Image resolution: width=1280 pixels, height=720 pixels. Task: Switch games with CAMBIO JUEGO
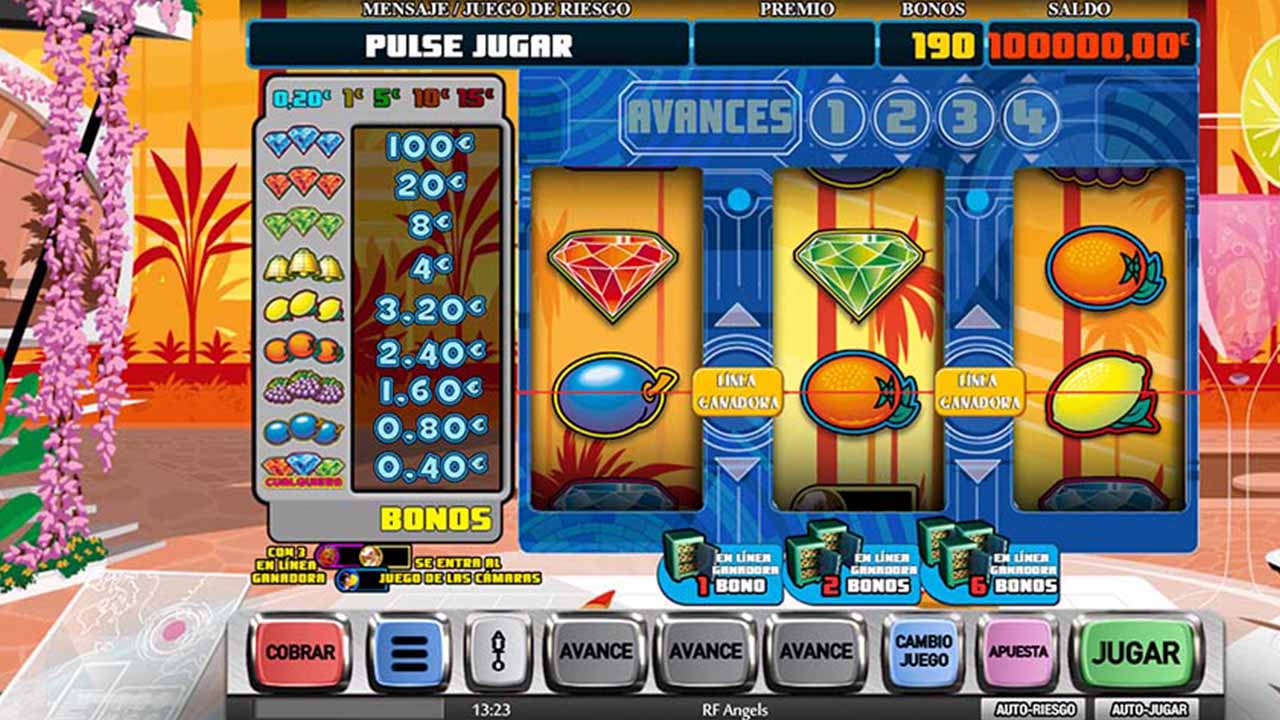click(x=923, y=651)
